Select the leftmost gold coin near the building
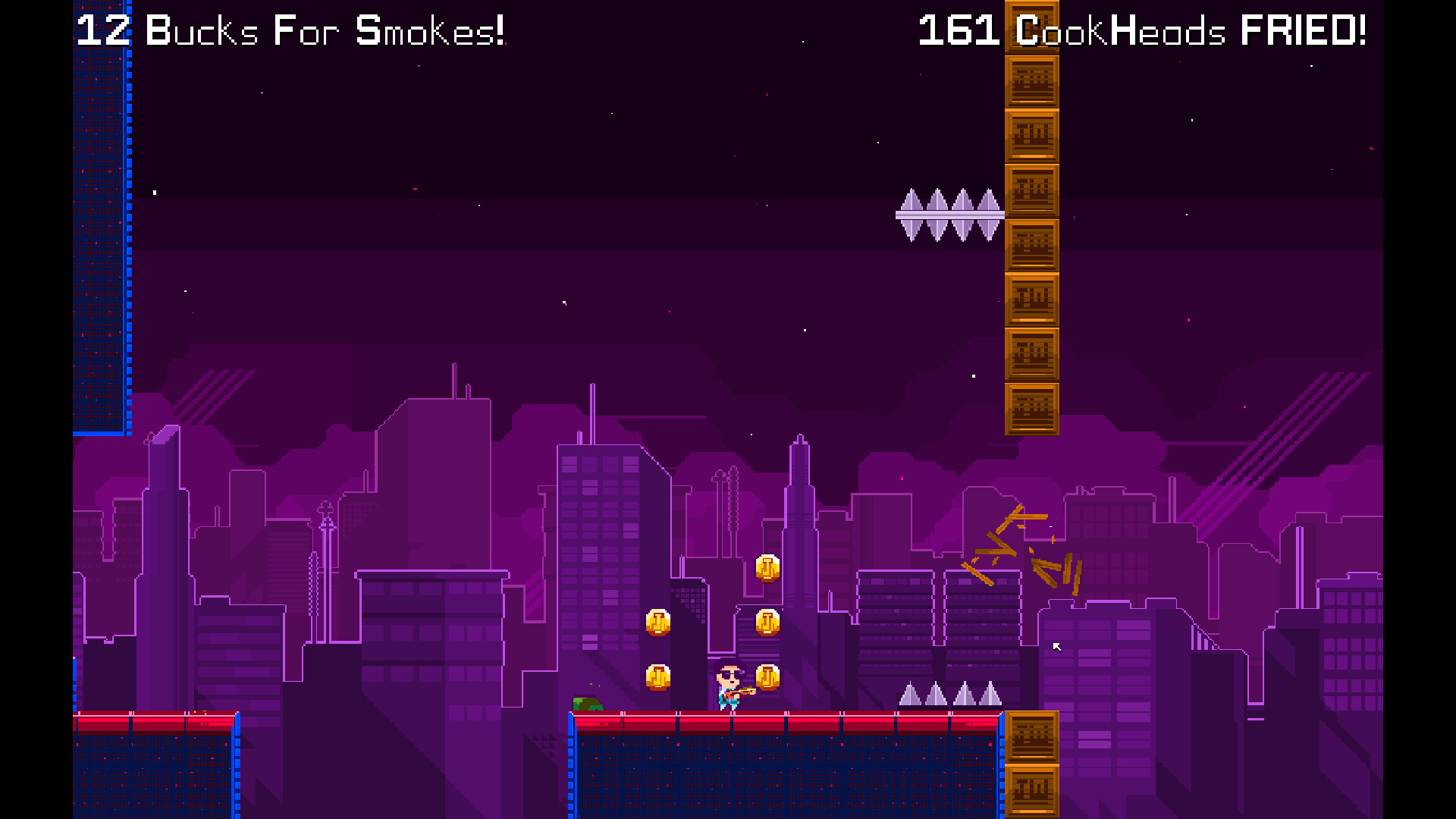The height and width of the screenshot is (819, 1456). point(657,622)
